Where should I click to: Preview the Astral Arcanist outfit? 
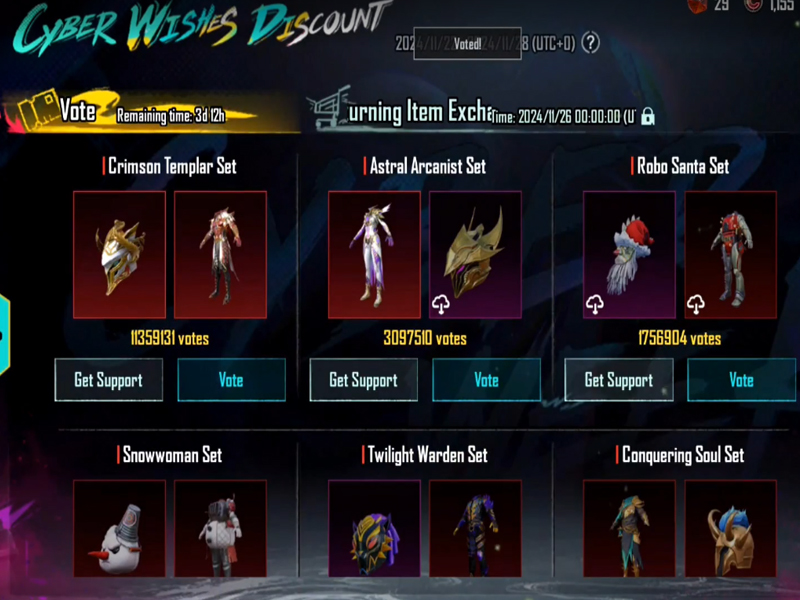(374, 255)
